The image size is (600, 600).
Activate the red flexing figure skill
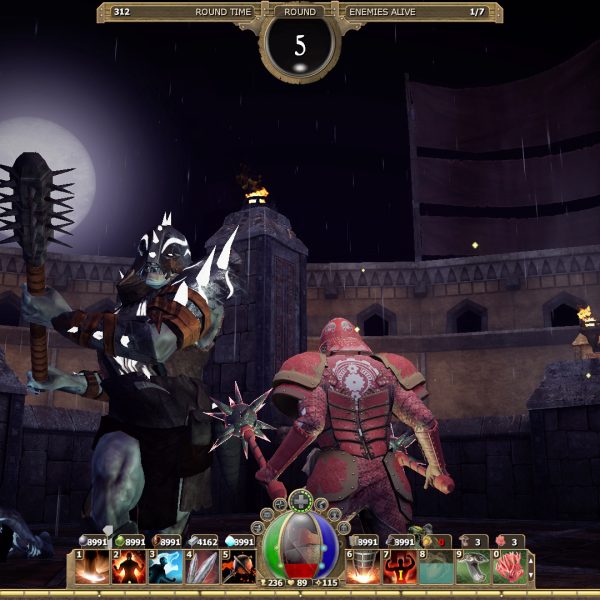point(400,567)
